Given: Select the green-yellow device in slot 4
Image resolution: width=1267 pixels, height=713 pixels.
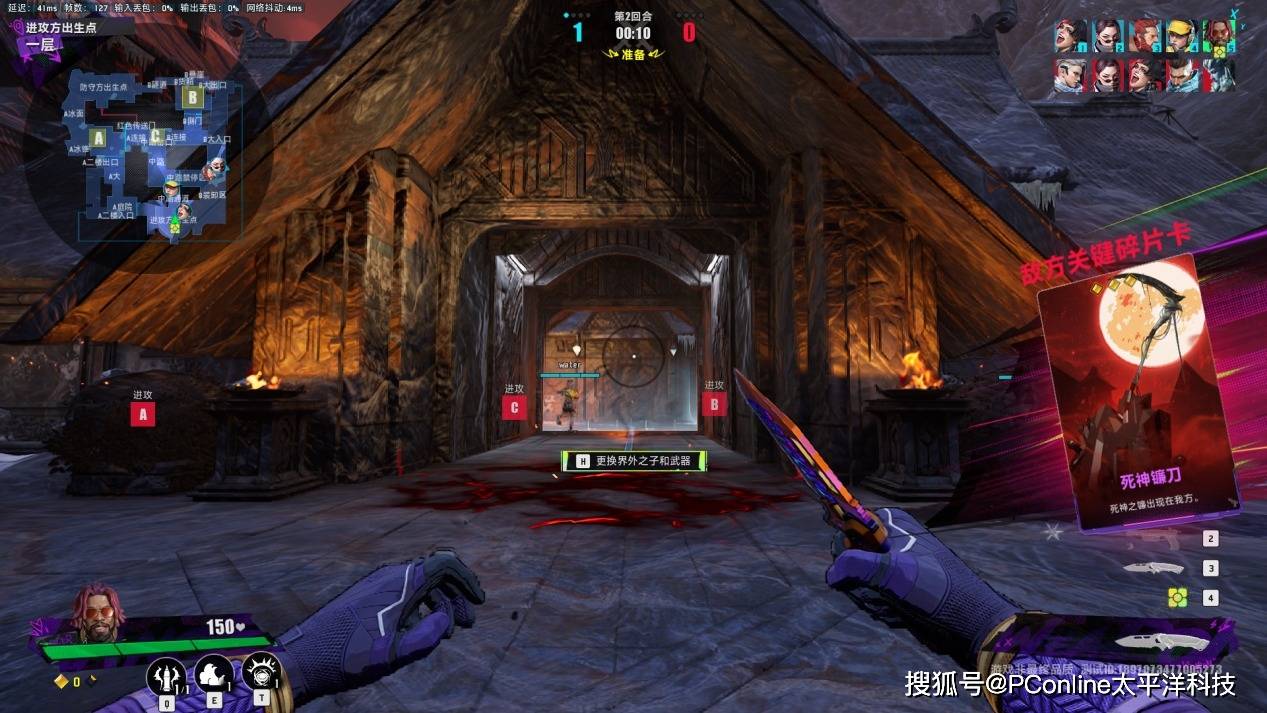Looking at the screenshot, I should click(x=1178, y=597).
